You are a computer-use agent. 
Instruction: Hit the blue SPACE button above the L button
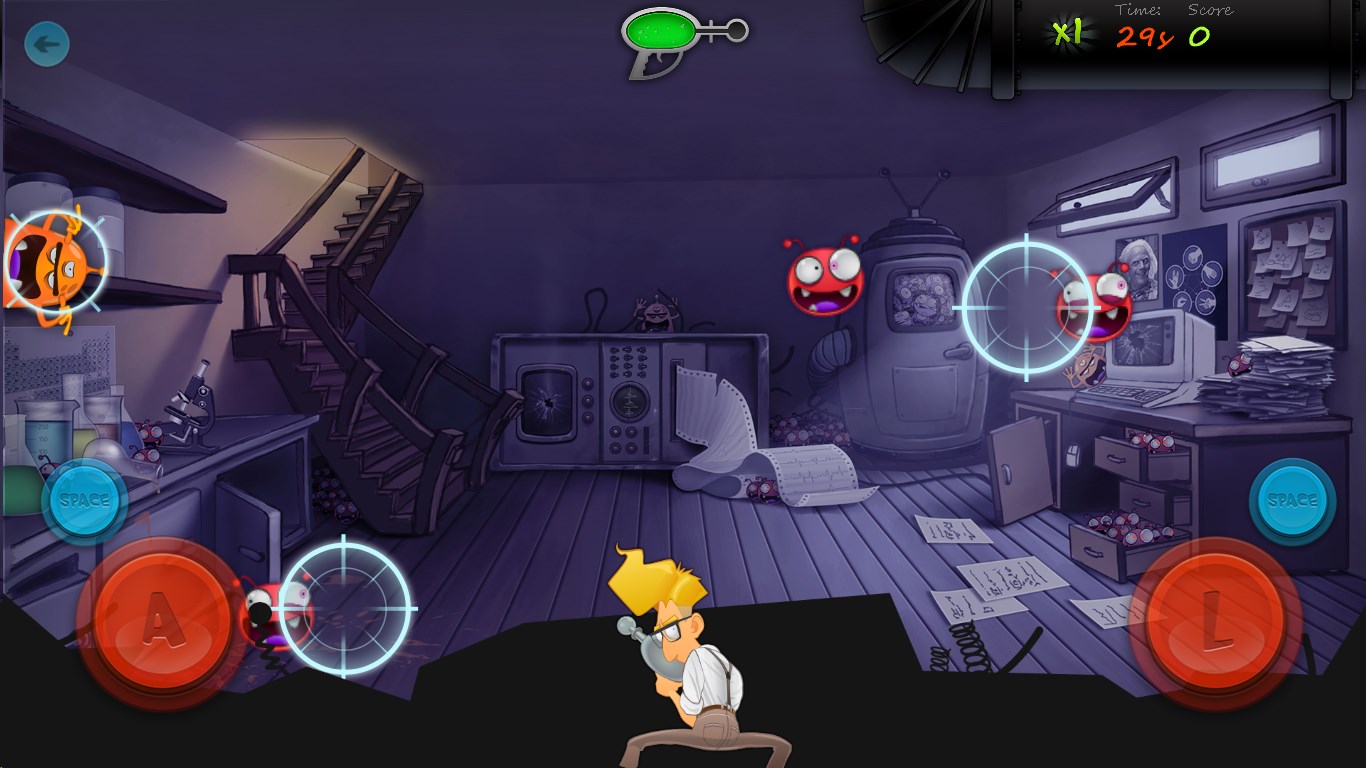(x=1292, y=500)
